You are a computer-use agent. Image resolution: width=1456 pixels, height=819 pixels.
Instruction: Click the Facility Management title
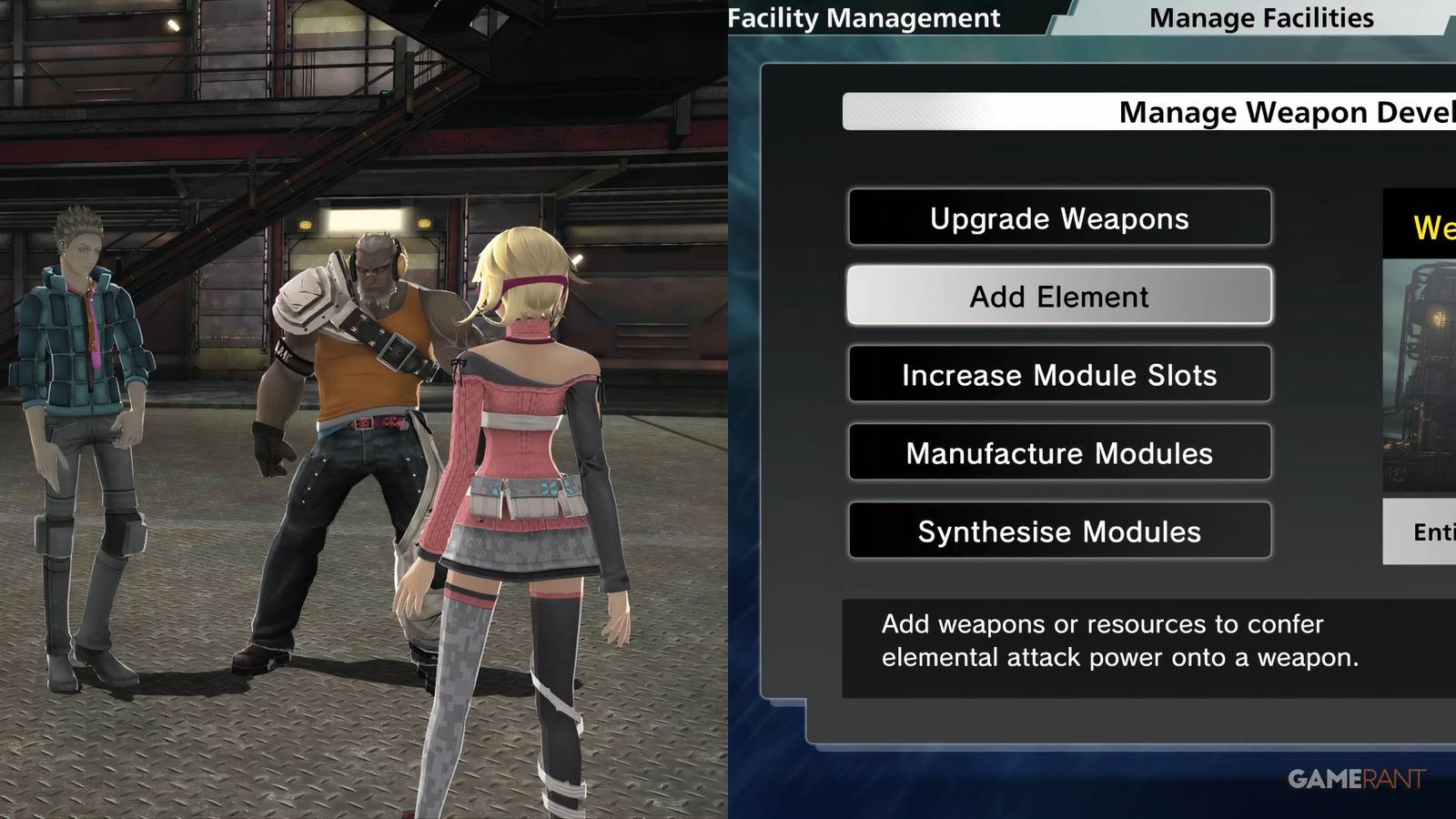(x=864, y=17)
